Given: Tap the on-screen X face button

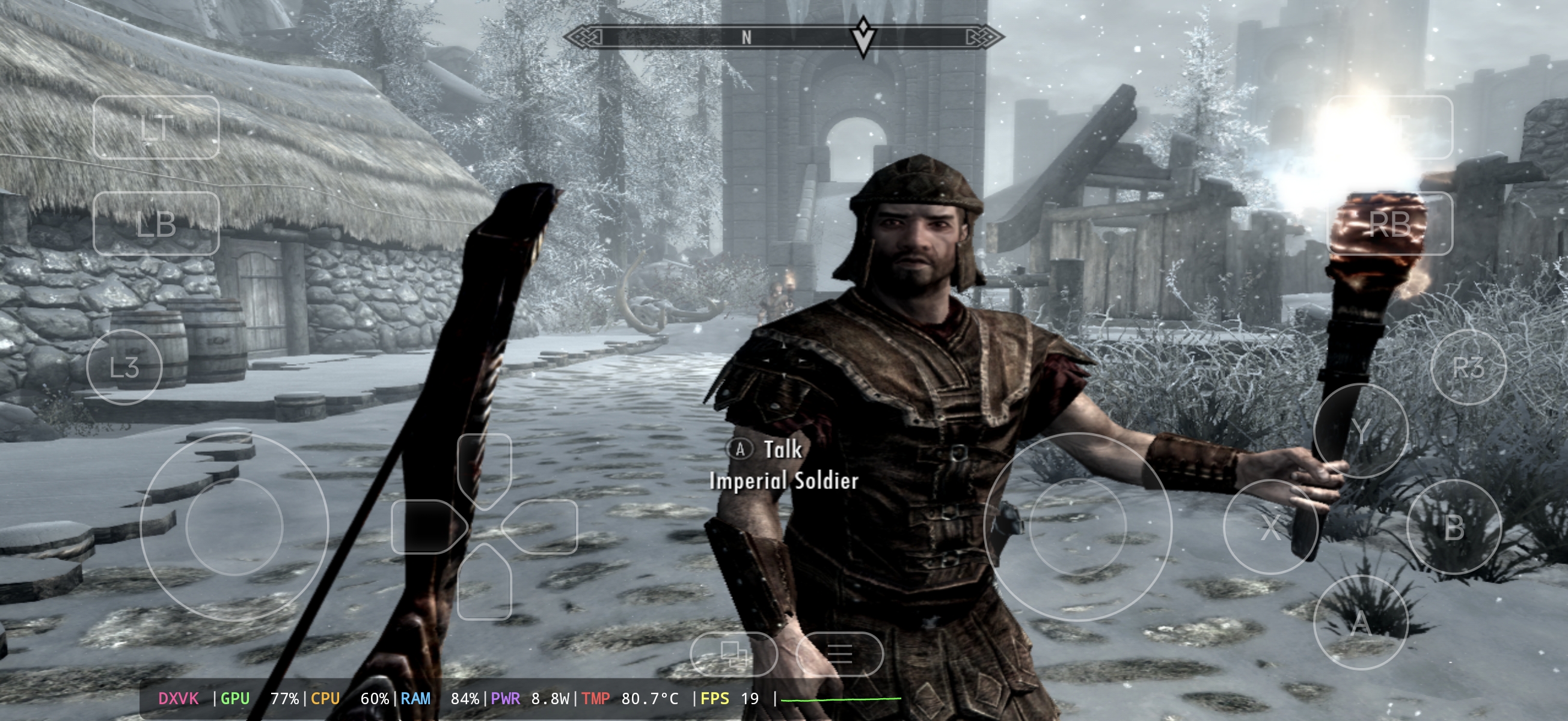Looking at the screenshot, I should 1270,526.
